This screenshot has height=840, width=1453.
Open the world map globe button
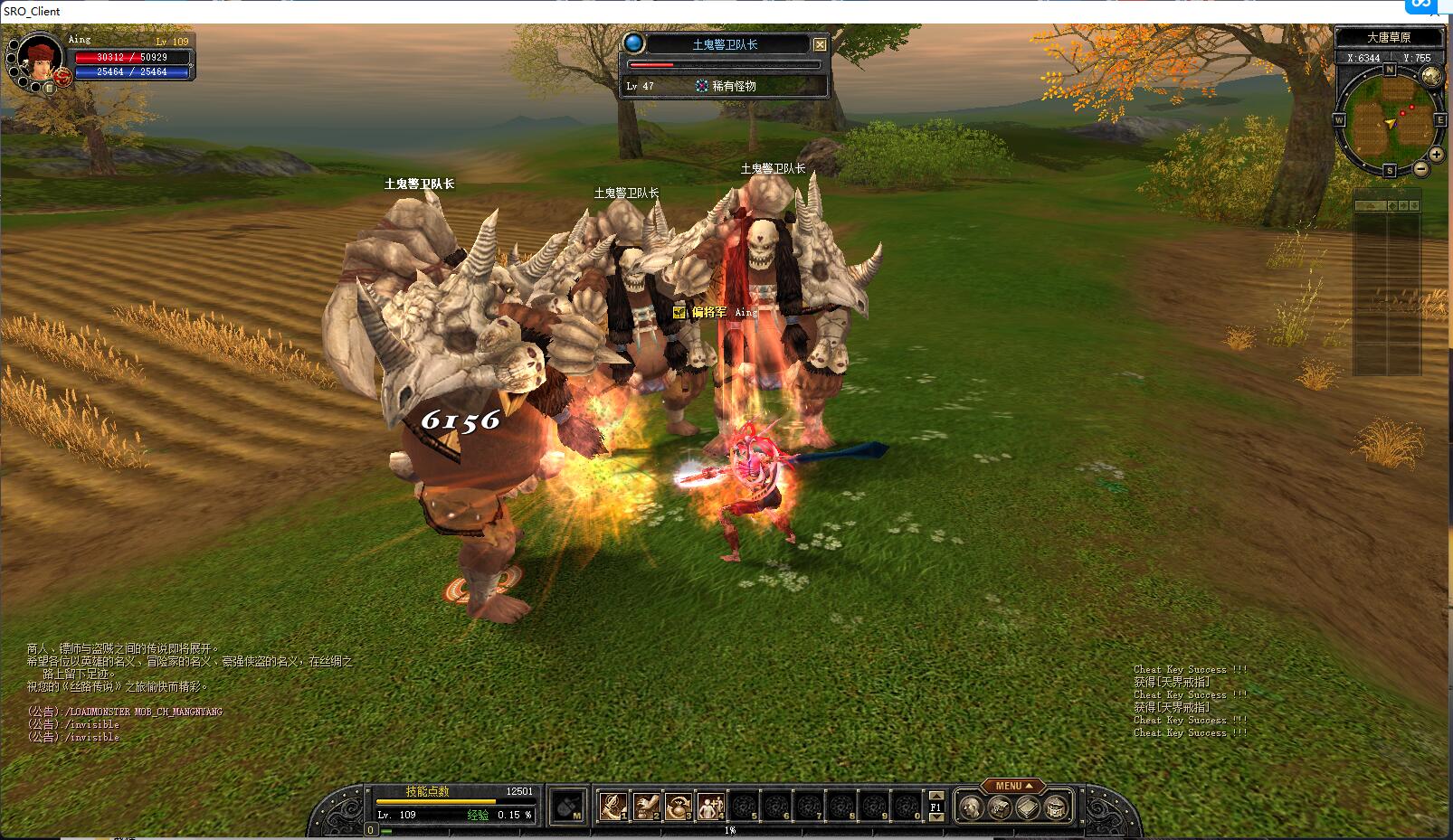[1432, 77]
